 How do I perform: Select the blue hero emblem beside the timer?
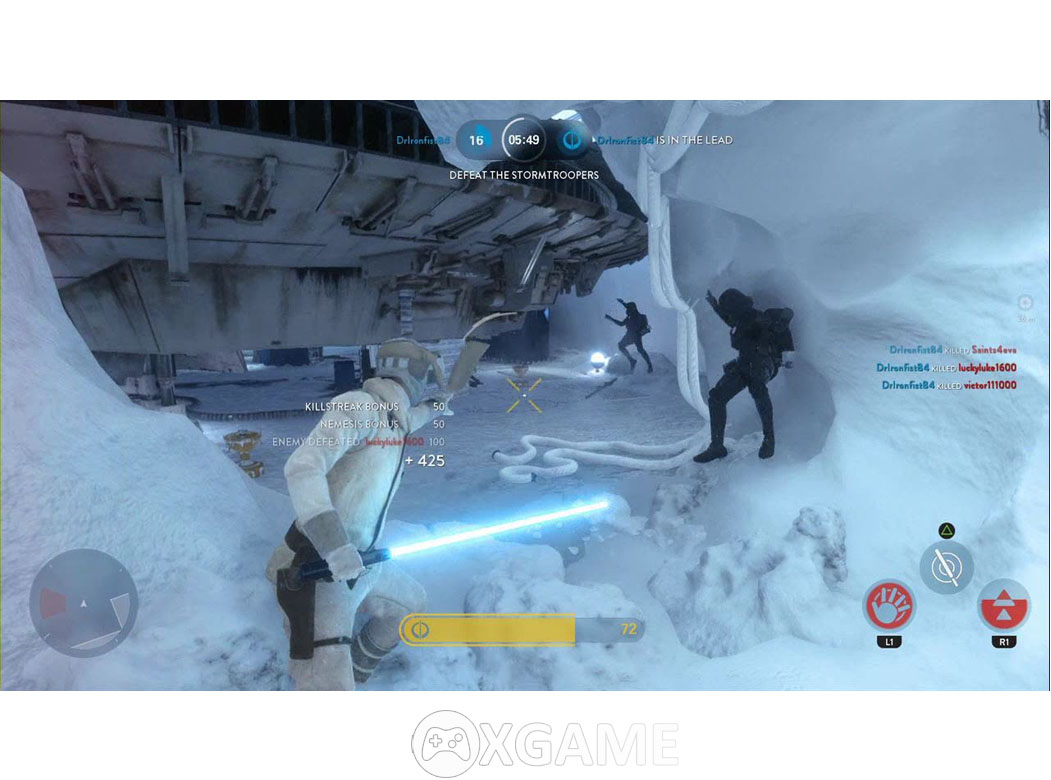pyautogui.click(x=572, y=140)
